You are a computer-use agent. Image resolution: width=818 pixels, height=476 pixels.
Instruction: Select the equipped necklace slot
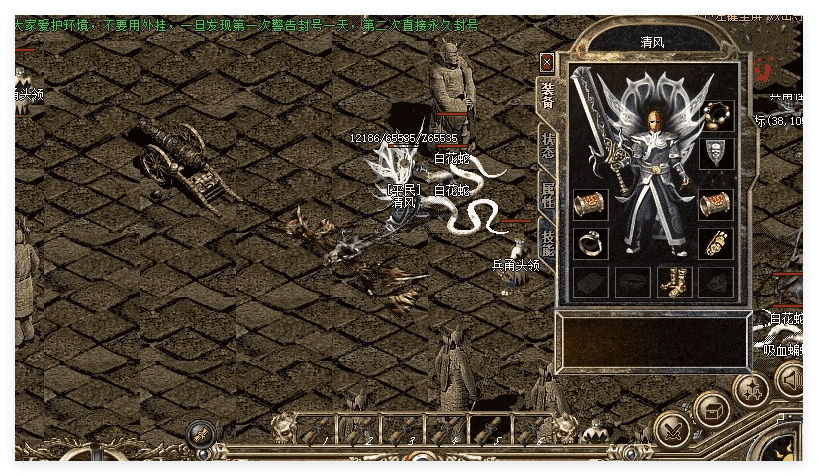point(716,116)
